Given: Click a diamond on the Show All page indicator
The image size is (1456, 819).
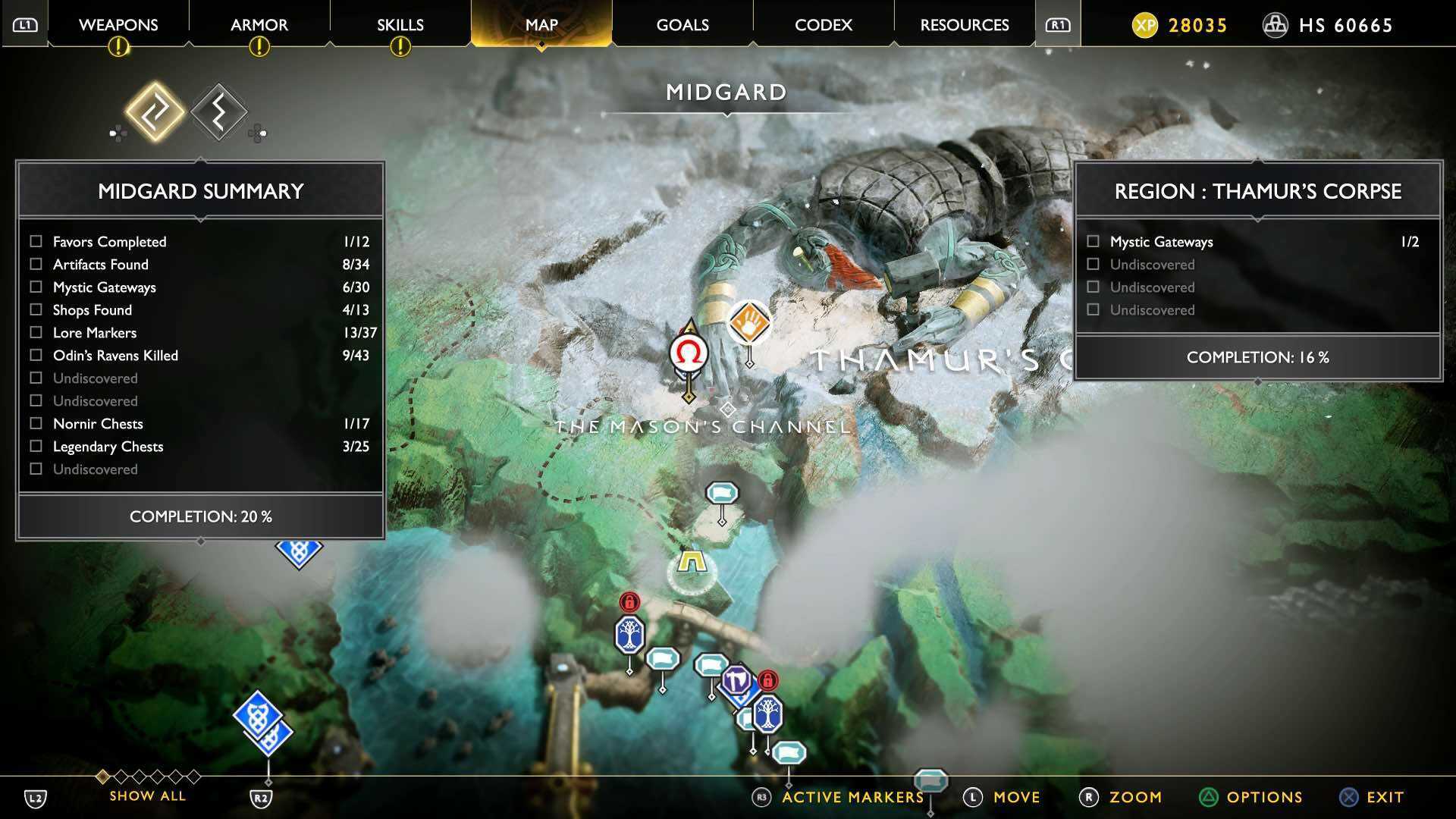Looking at the screenshot, I should click(x=102, y=777).
